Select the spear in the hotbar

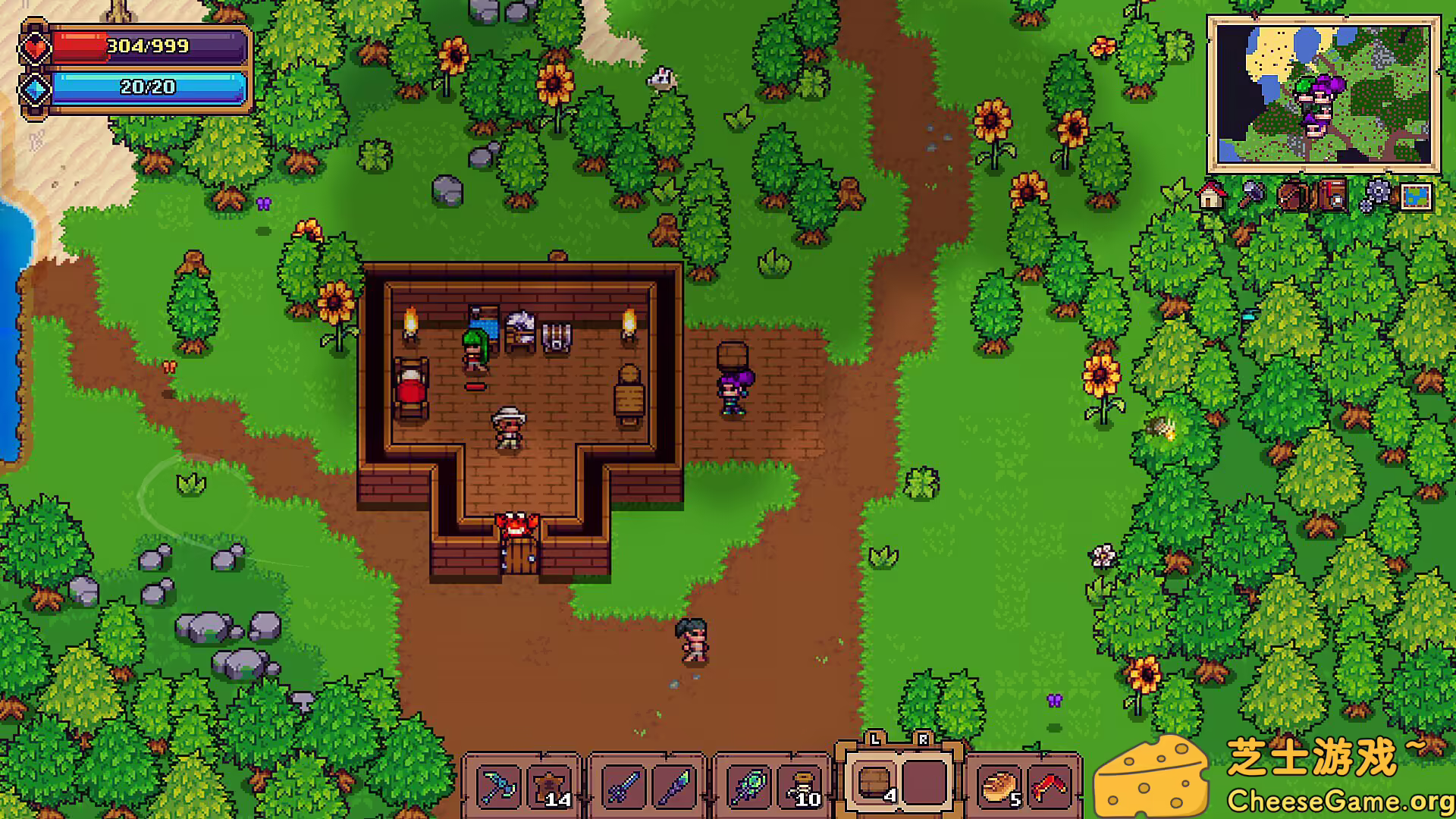(x=675, y=785)
